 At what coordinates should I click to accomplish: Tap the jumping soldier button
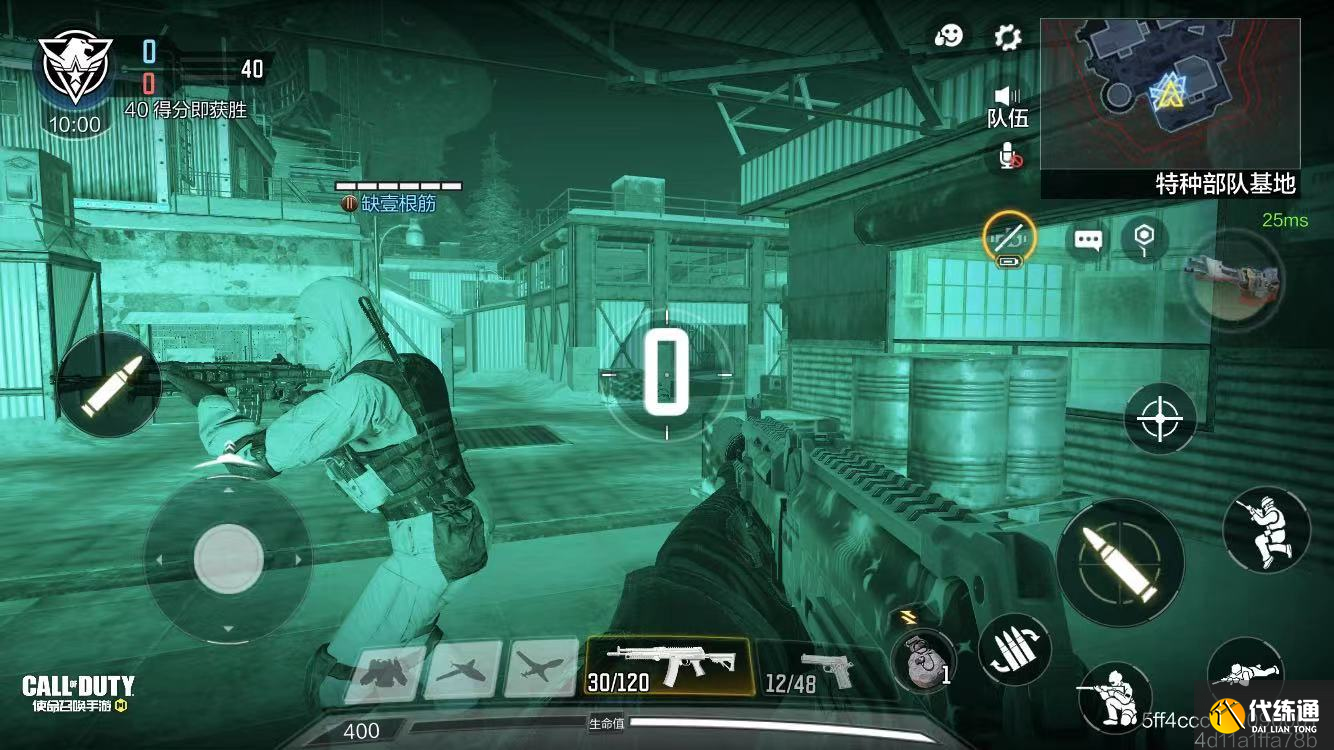point(1266,529)
